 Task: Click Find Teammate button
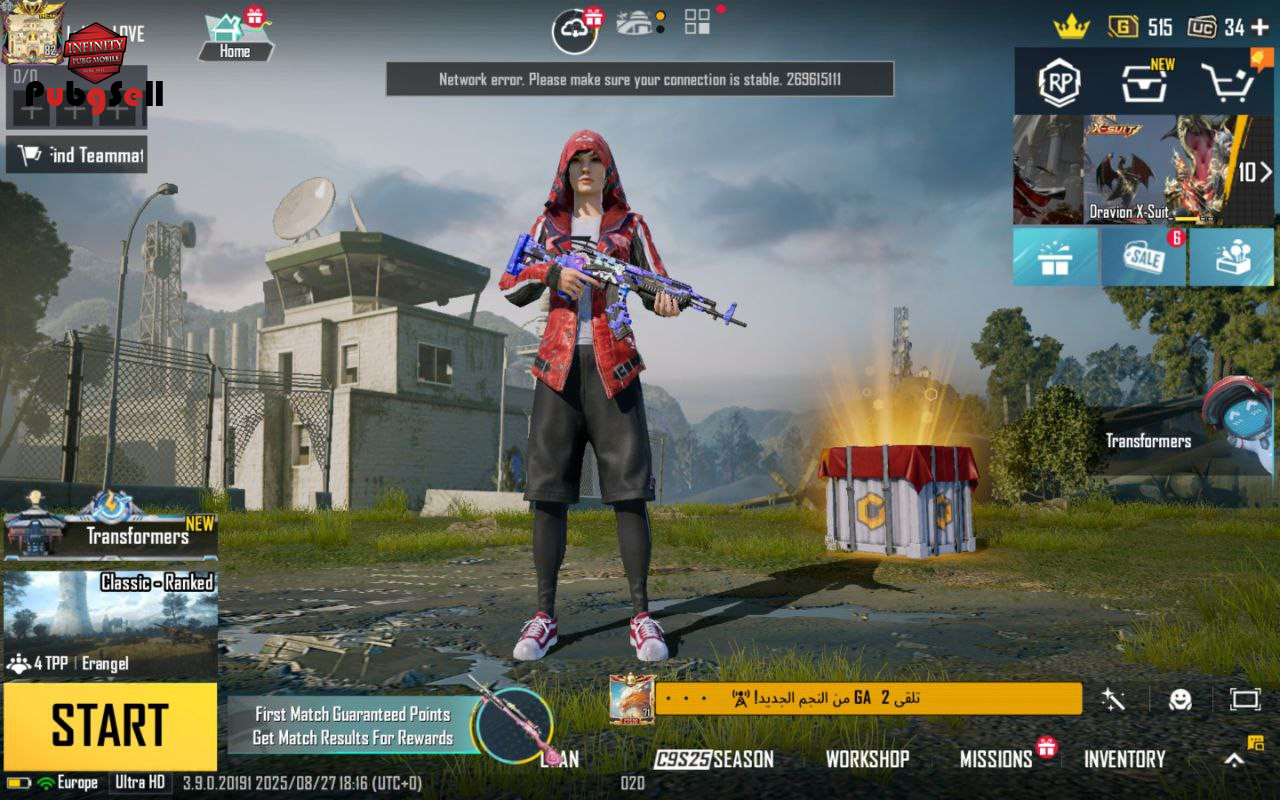77,155
